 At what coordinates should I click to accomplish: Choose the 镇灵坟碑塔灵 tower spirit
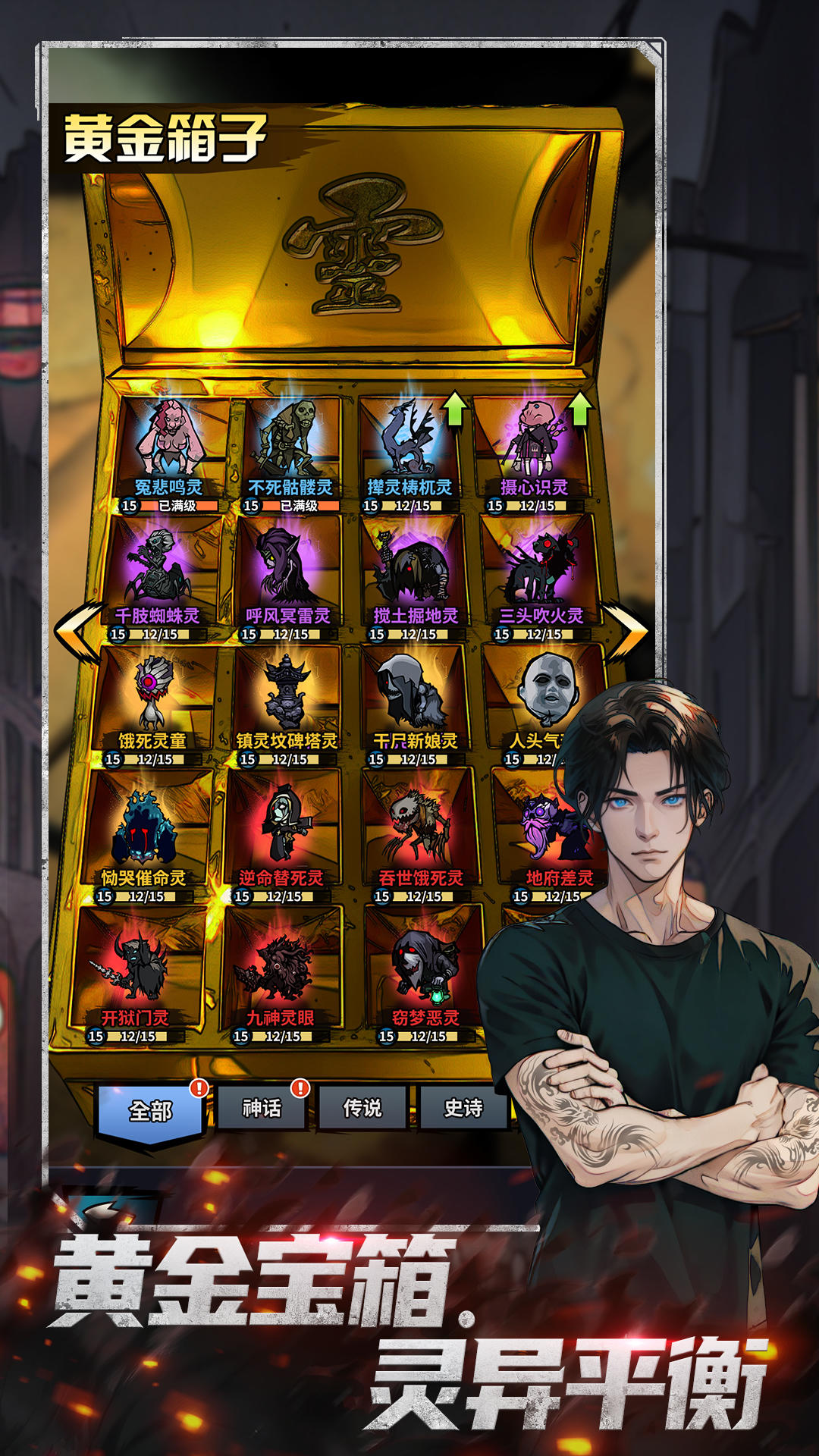pos(287,703)
